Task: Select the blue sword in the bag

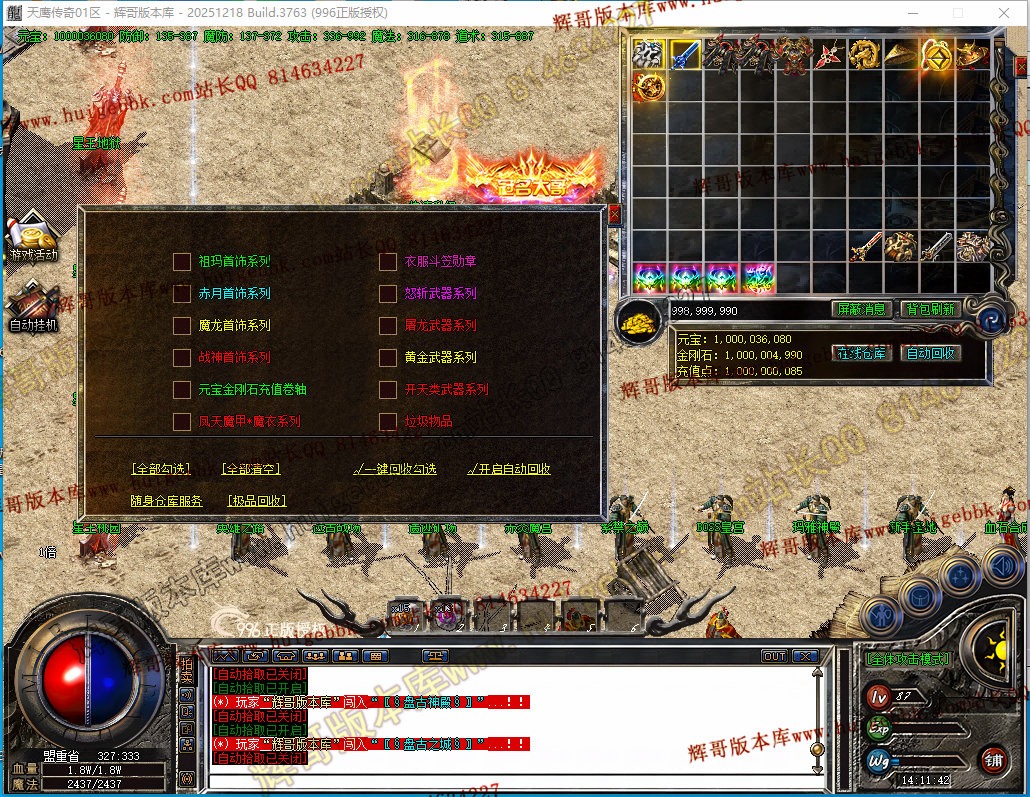Action: pyautogui.click(x=685, y=54)
